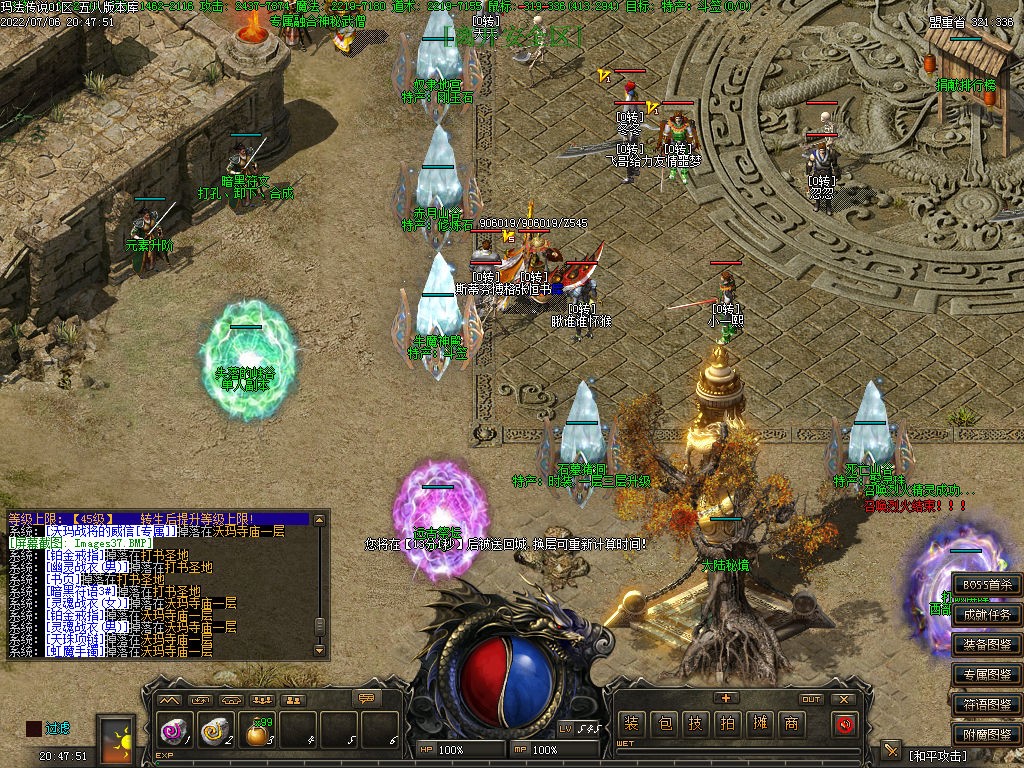Open the auction (拍) house
The width and height of the screenshot is (1024, 768).
click(728, 723)
